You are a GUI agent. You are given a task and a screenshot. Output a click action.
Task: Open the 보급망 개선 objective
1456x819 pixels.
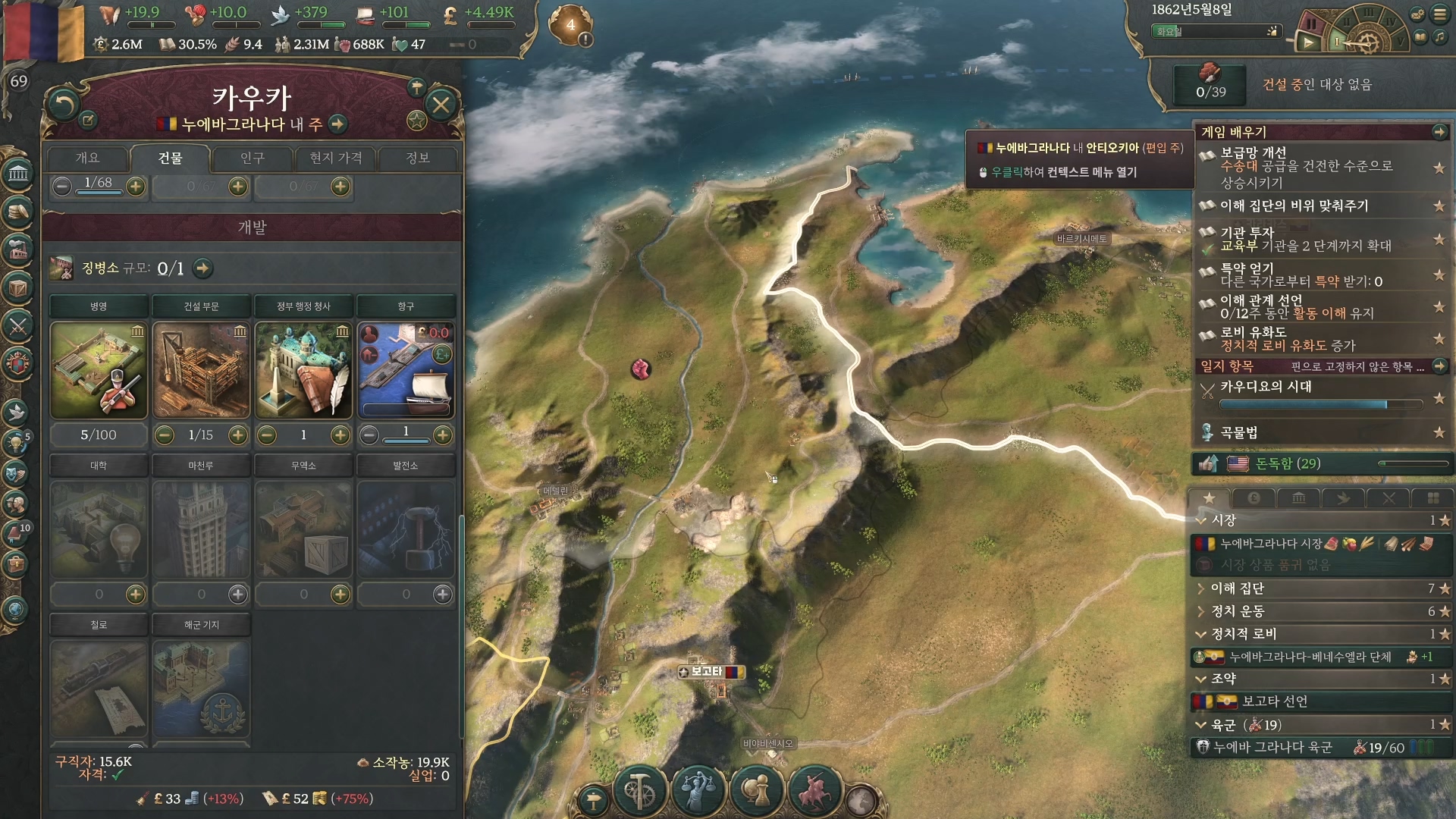point(1306,167)
